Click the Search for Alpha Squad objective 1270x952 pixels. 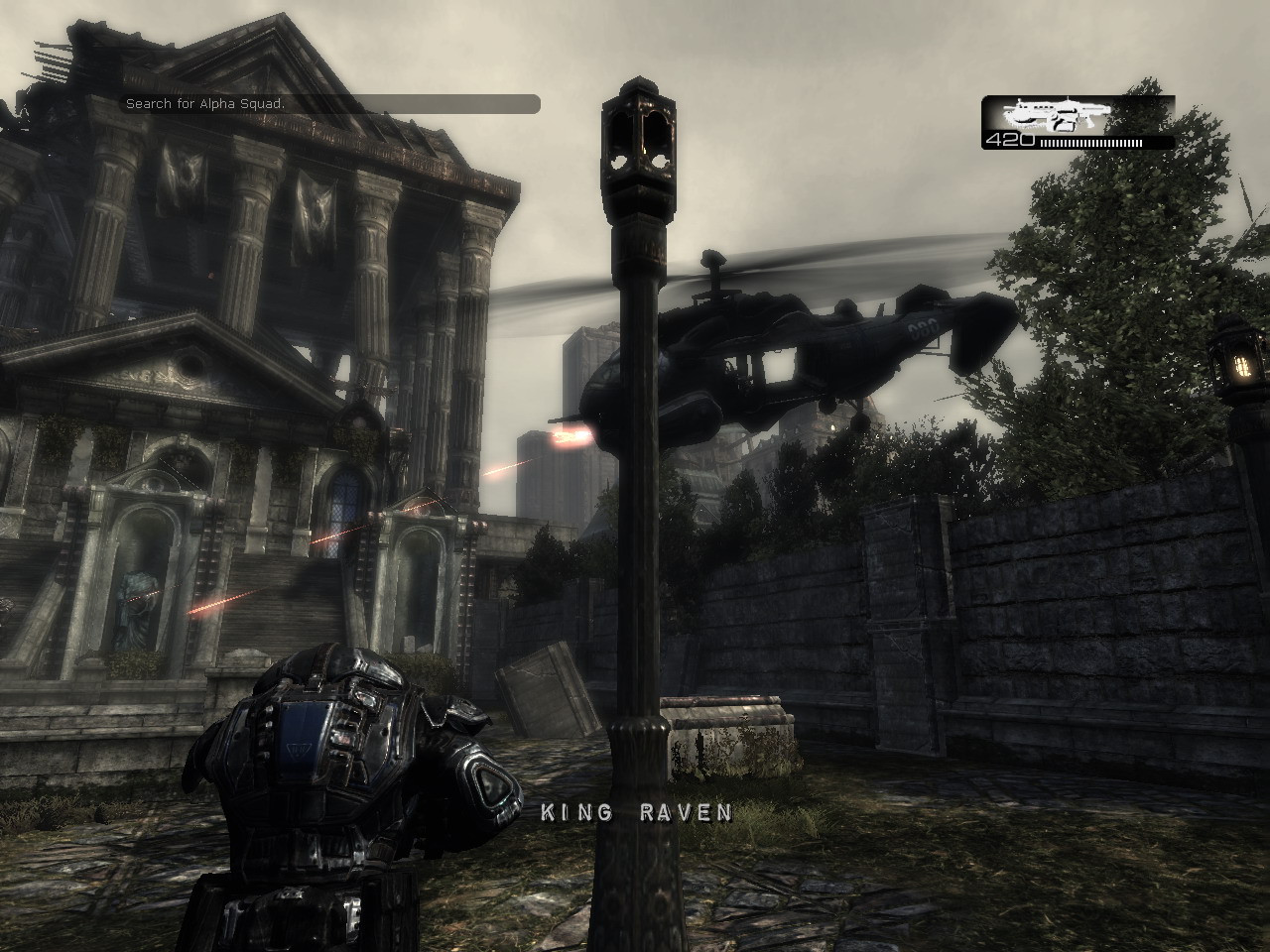coord(205,104)
